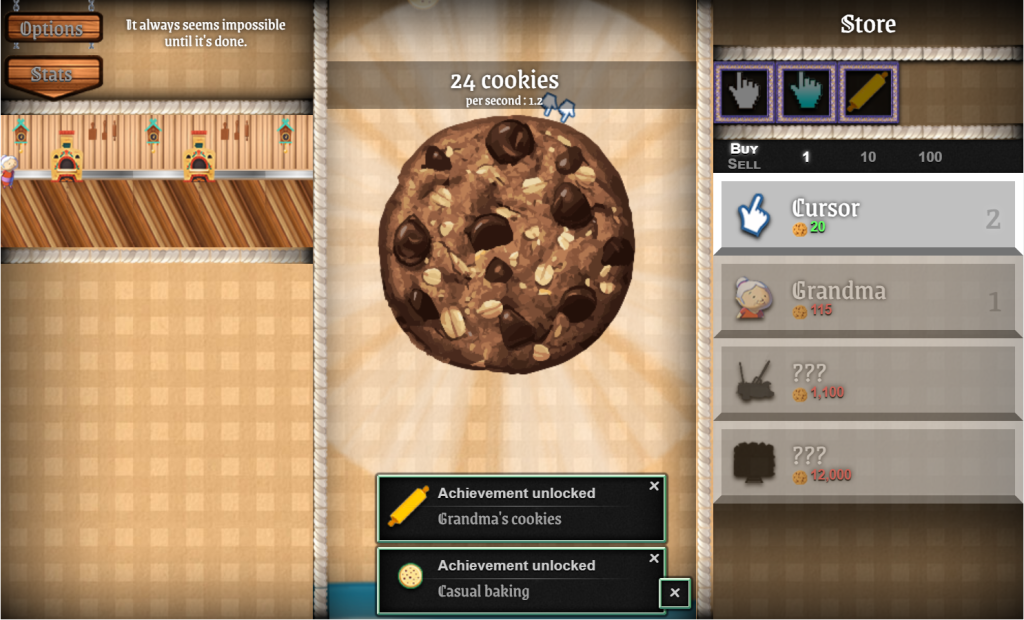Buy the gray cursor hand upgrade
The width and height of the screenshot is (1024, 620).
pos(743,93)
